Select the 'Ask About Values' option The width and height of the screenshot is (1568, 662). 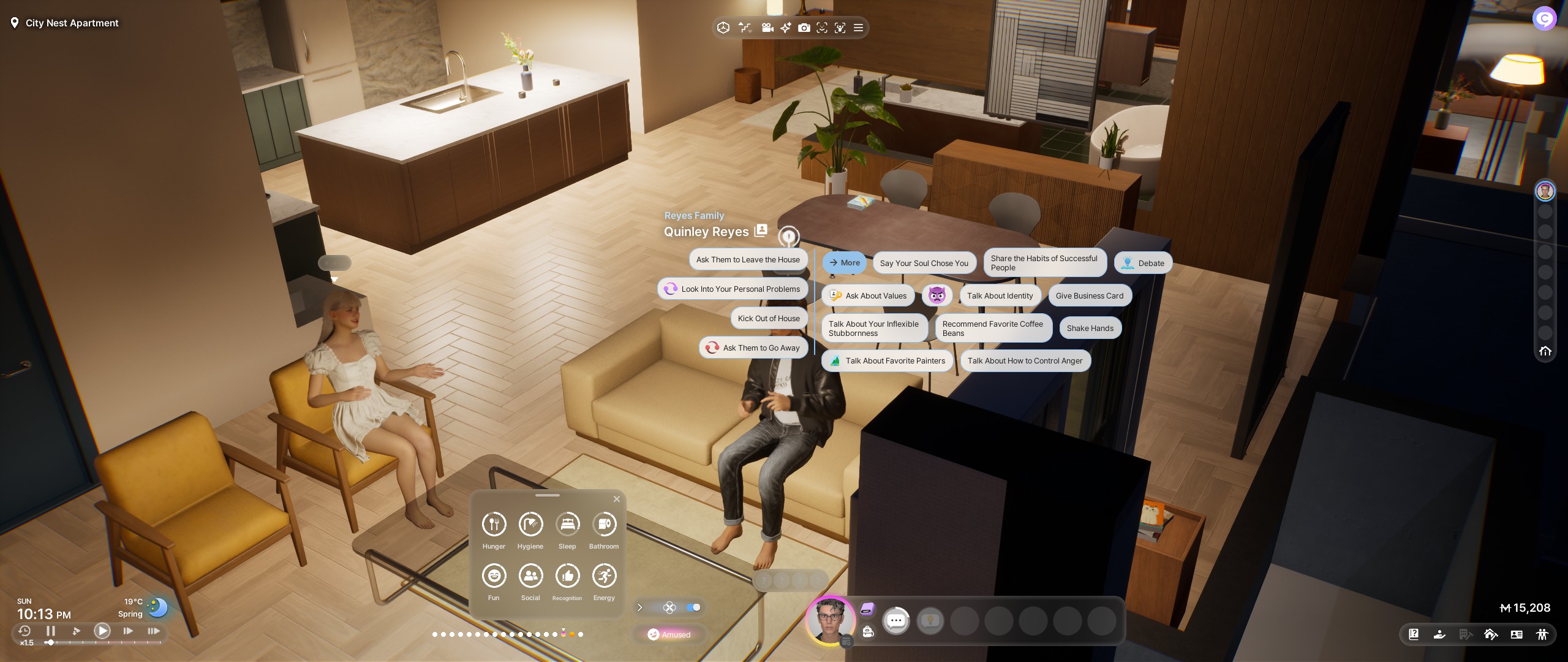point(868,296)
